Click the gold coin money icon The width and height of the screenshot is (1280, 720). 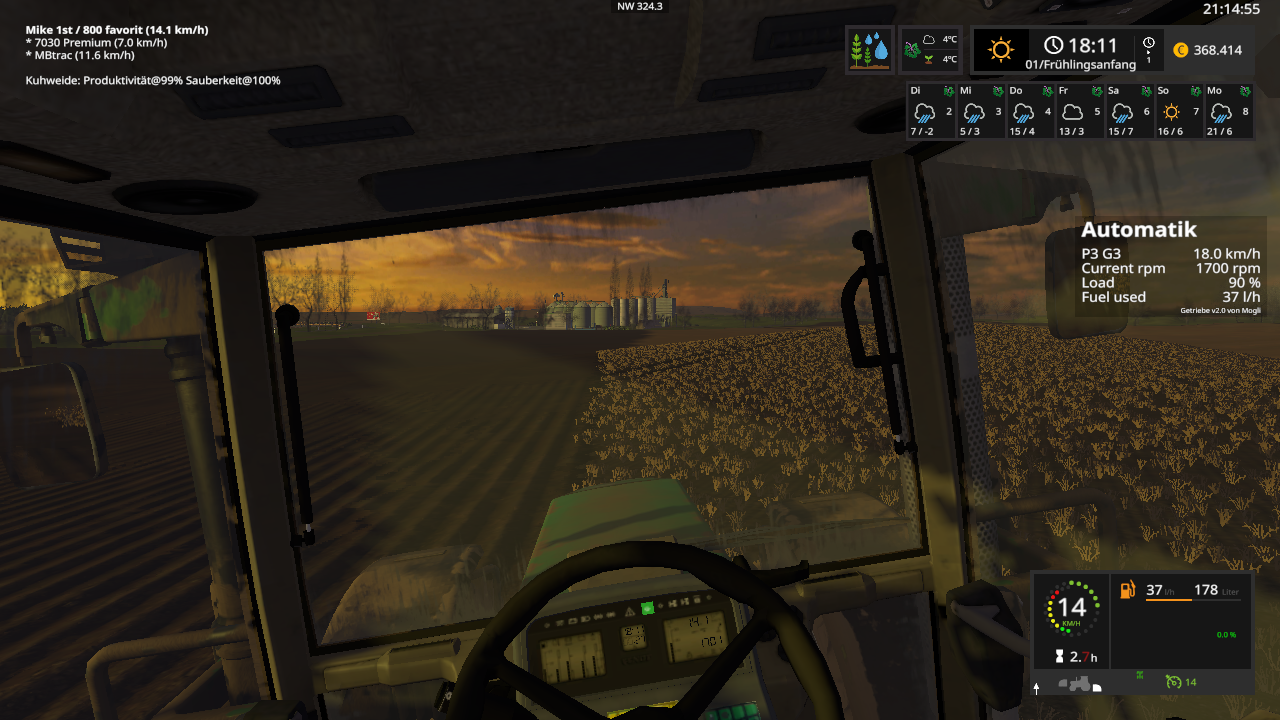click(x=1180, y=50)
